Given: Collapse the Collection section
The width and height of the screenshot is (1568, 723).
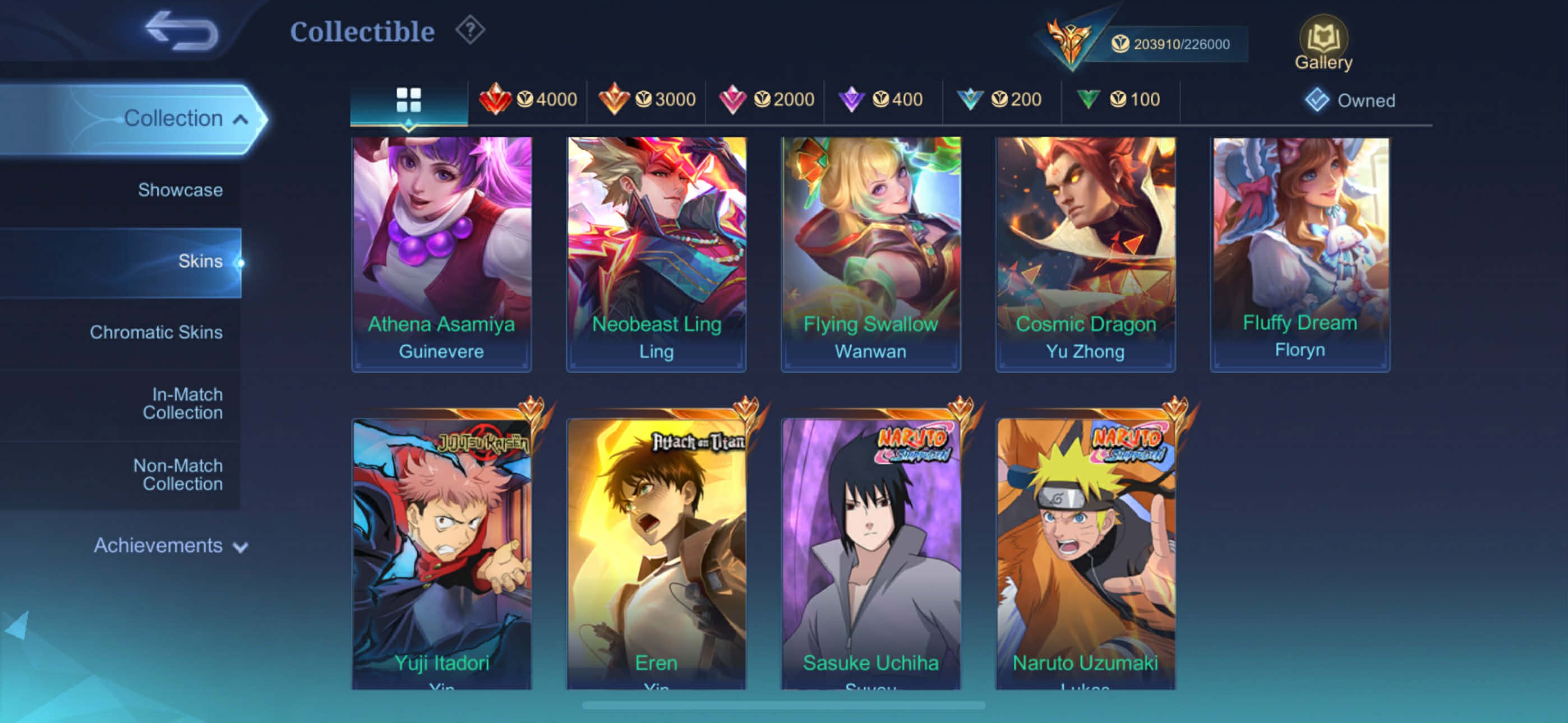Looking at the screenshot, I should 177,118.
